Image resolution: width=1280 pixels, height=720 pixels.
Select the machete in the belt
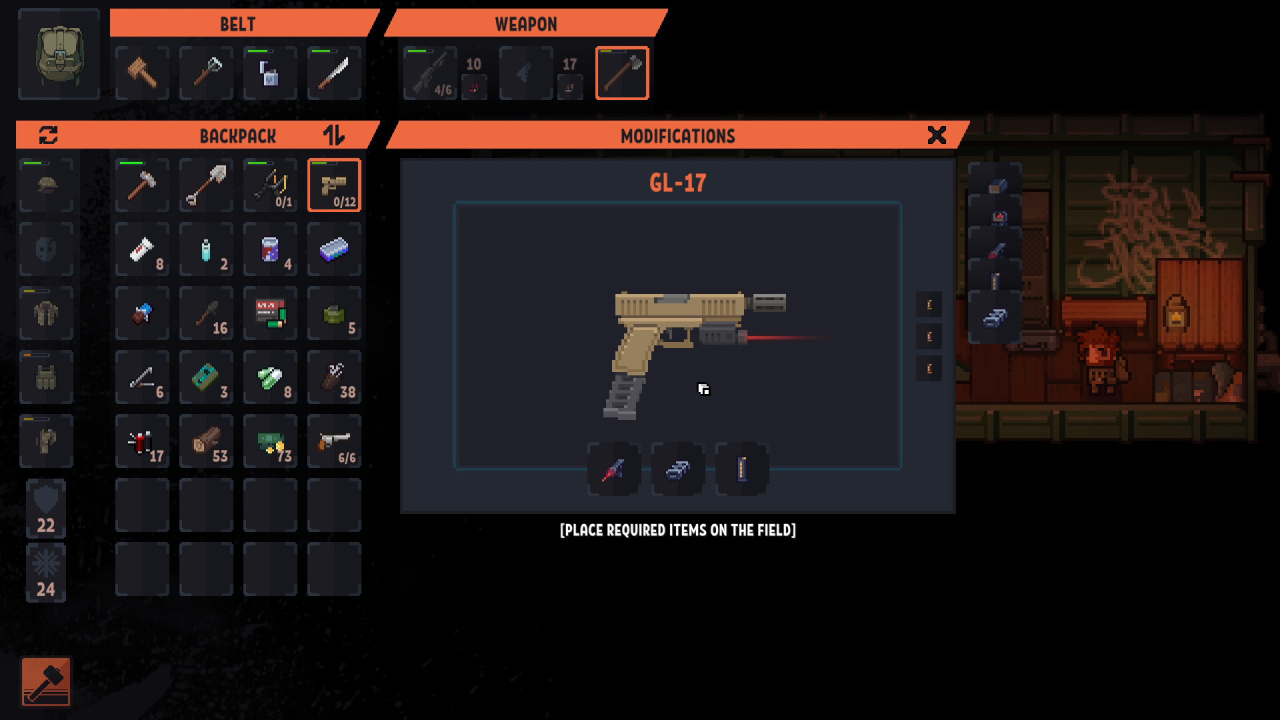[x=334, y=73]
